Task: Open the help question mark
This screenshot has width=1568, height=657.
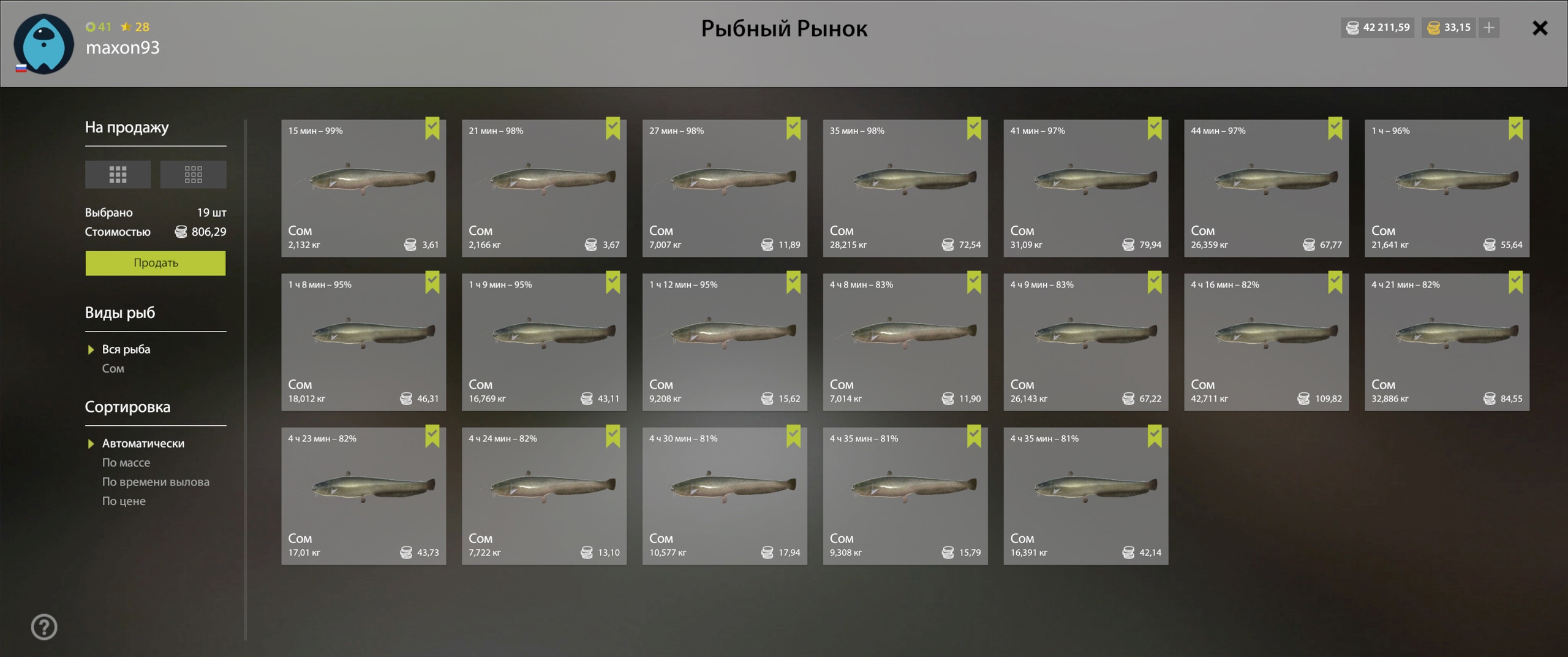Action: point(44,627)
